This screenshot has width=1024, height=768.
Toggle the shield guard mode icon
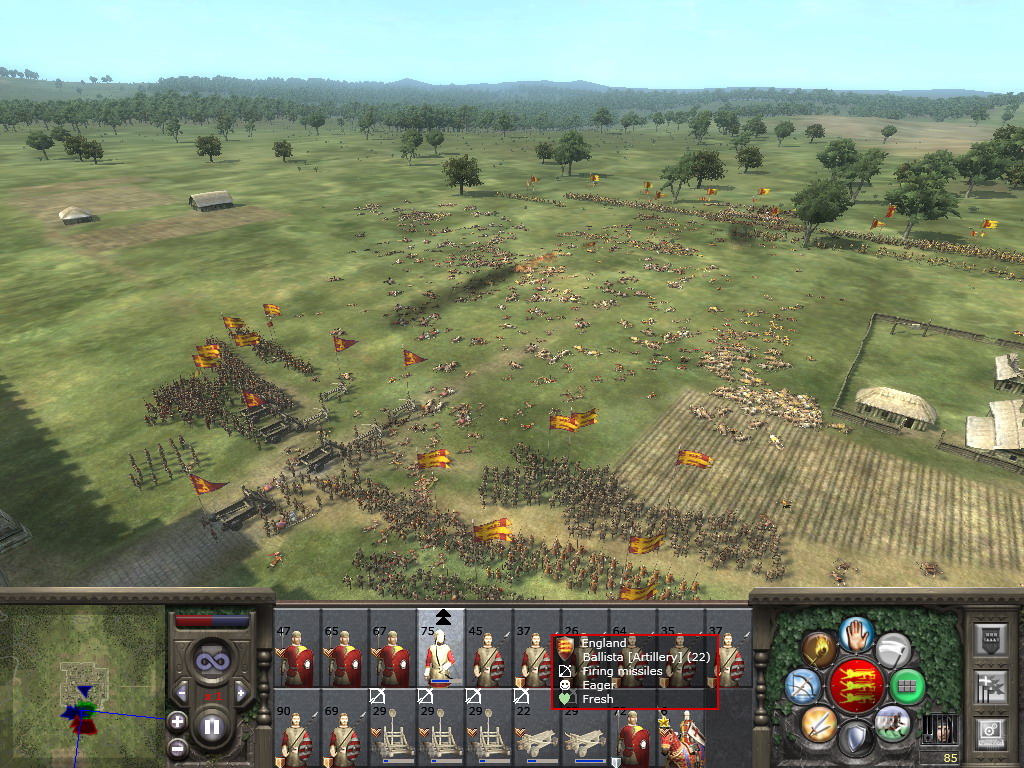[856, 739]
